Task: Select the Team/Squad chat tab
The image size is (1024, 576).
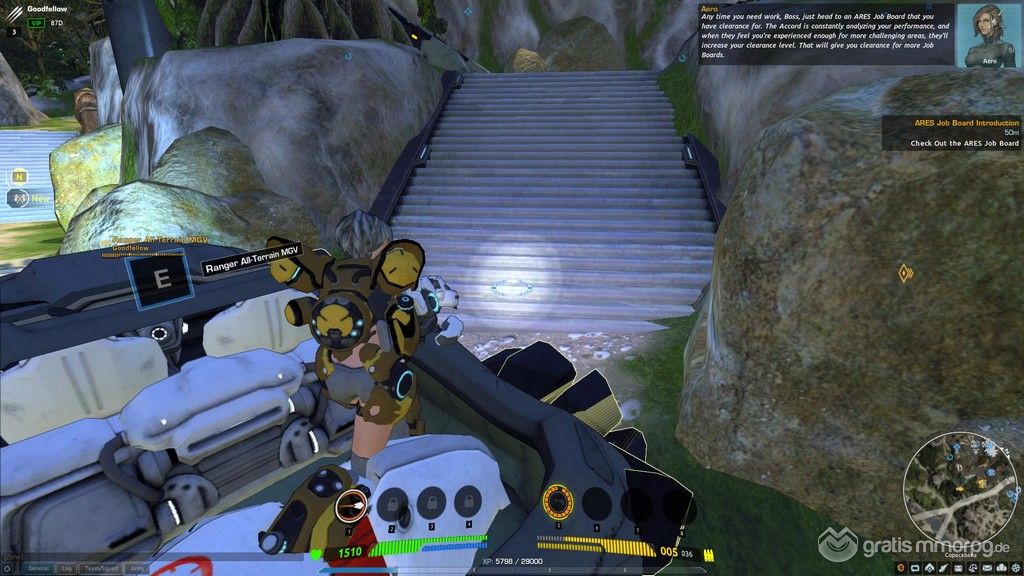Action: click(102, 568)
